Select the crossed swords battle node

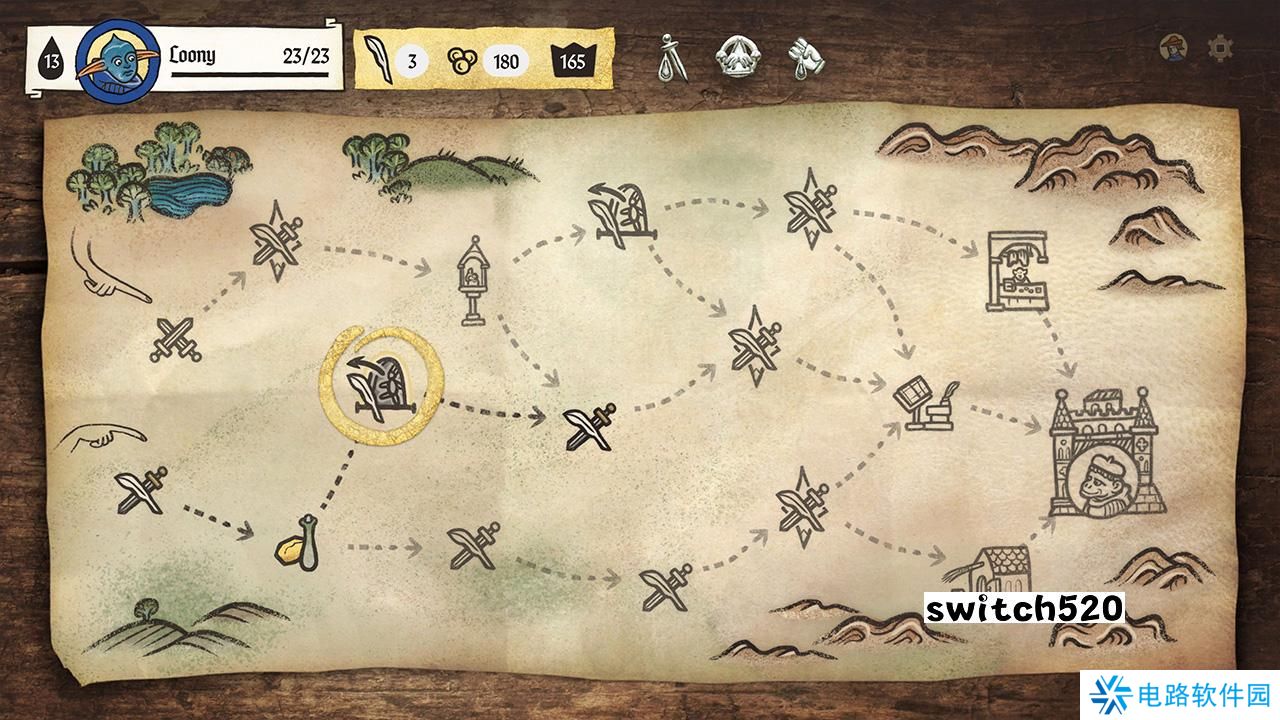coord(176,339)
